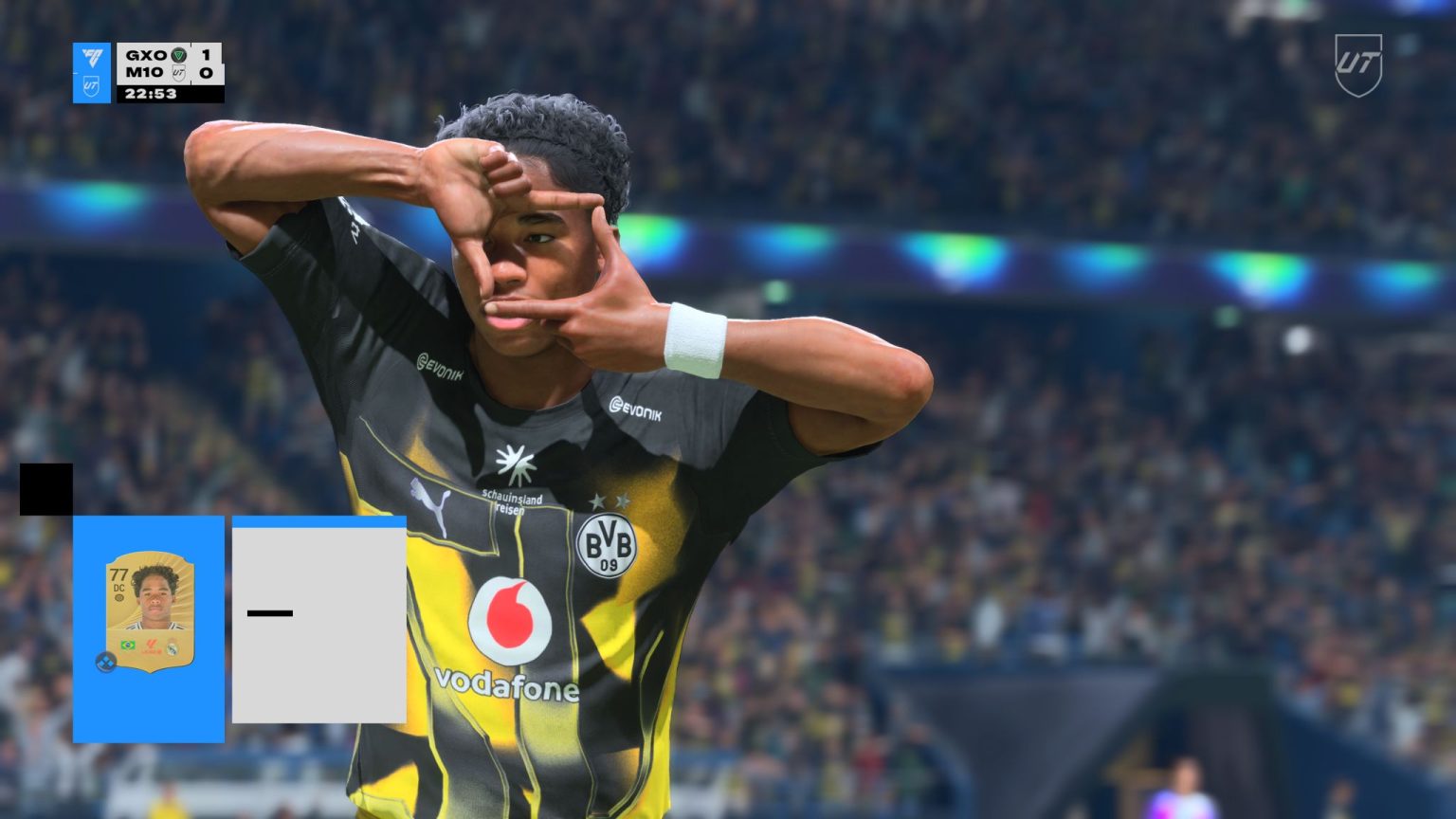Click the chemistry coin below the 77 rating

118,598
